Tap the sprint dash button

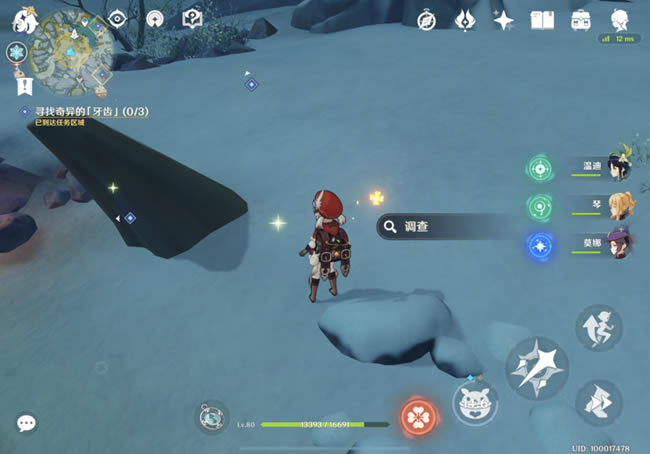tap(598, 401)
